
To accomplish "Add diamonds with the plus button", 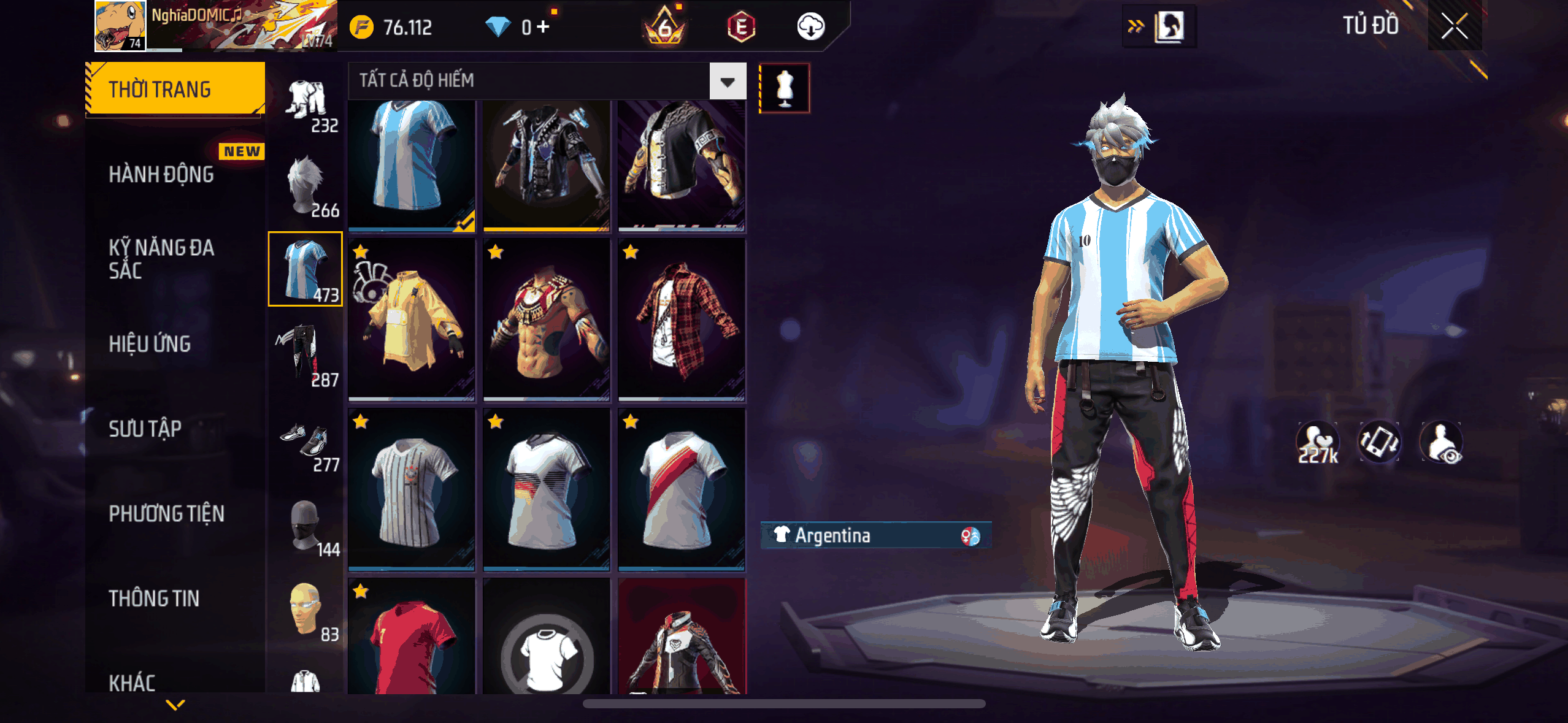I will click(543, 26).
